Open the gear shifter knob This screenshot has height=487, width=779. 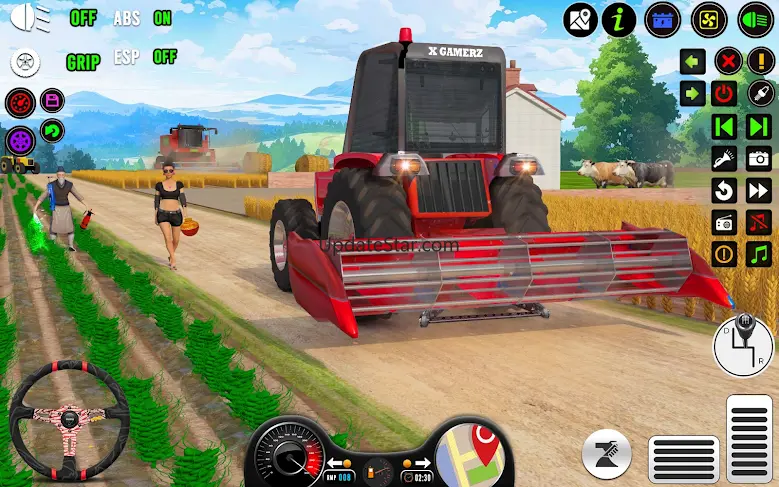coord(744,346)
